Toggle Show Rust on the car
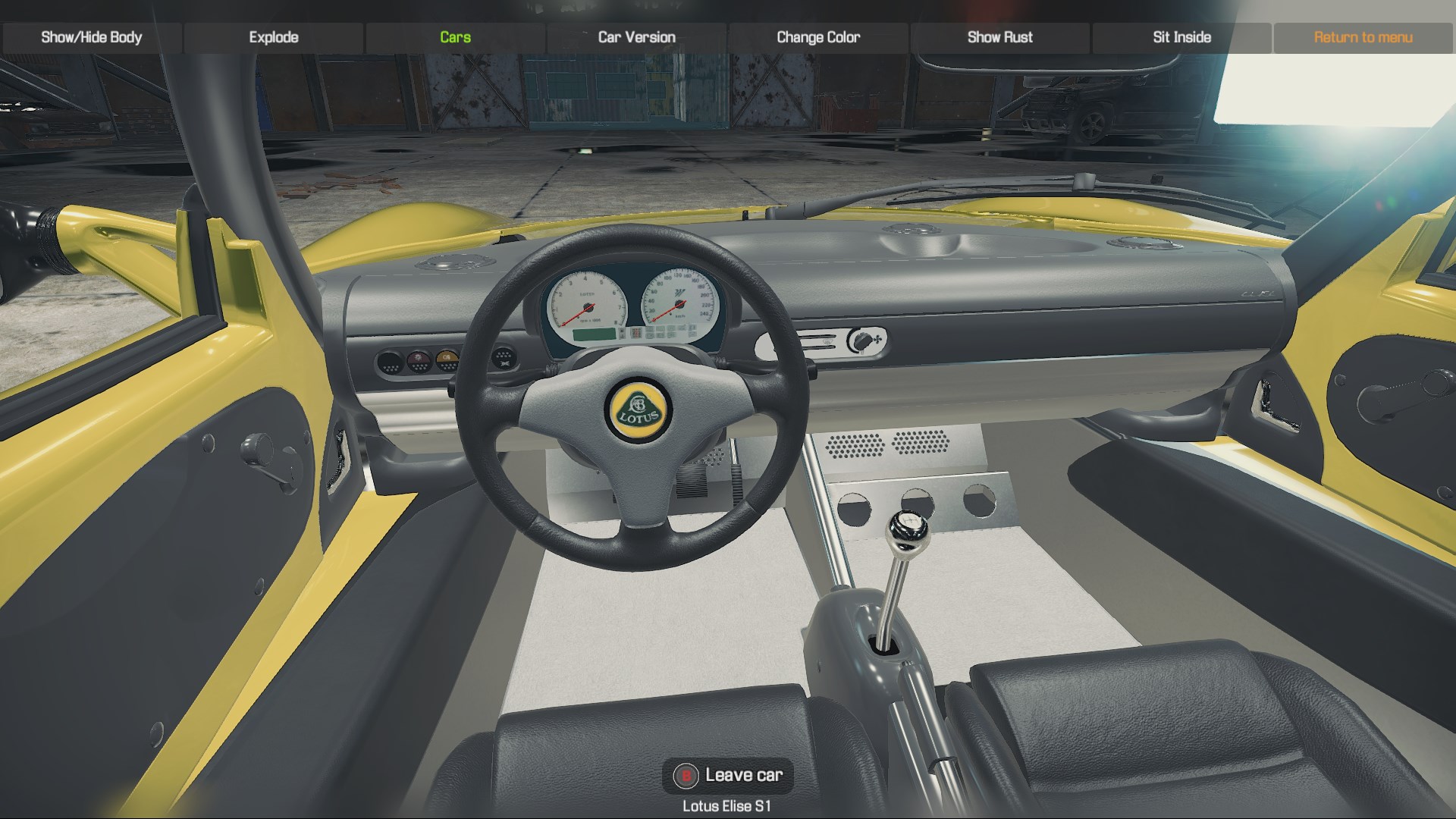 [x=999, y=37]
